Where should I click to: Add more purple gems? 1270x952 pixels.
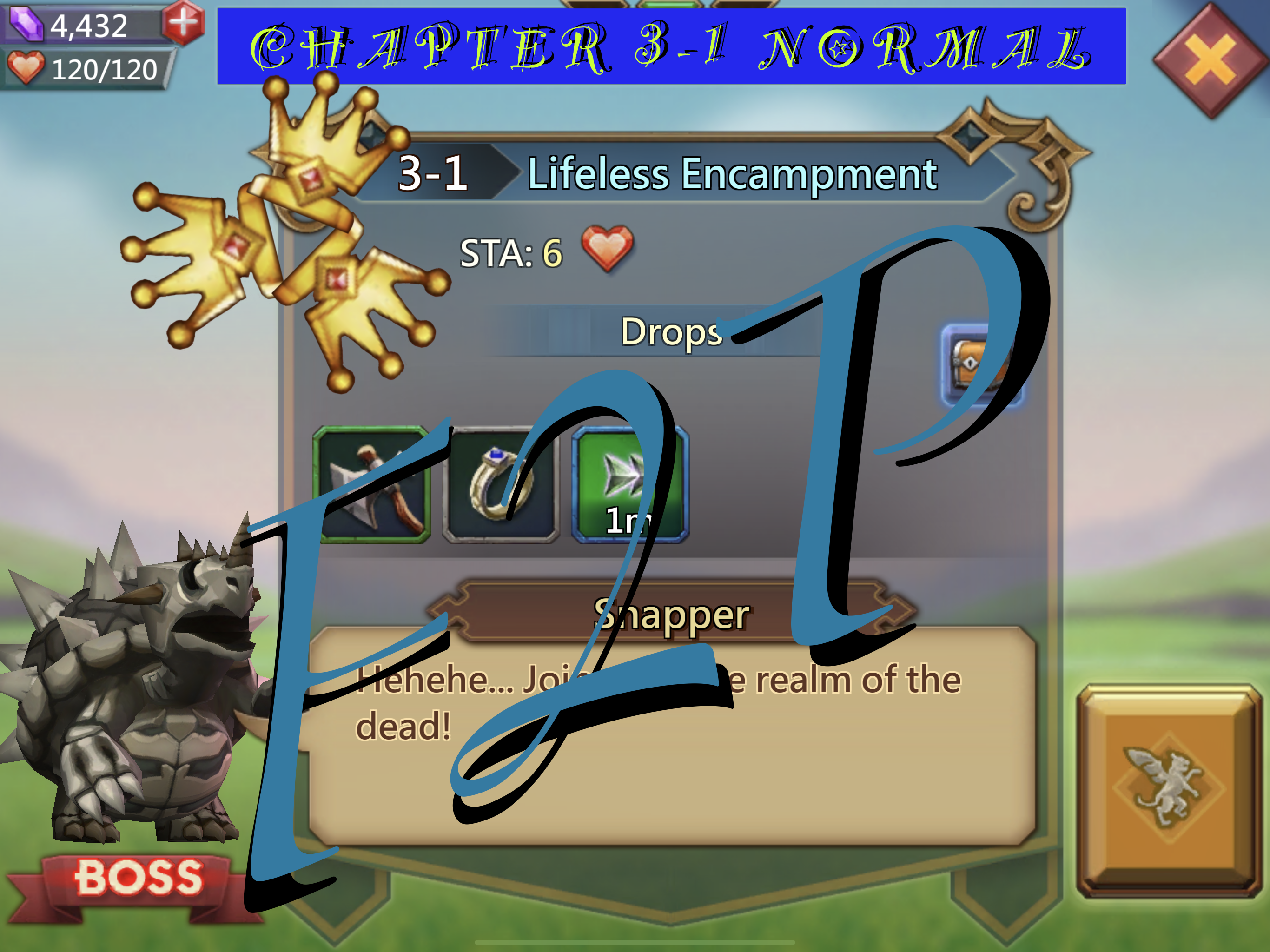coord(183,23)
